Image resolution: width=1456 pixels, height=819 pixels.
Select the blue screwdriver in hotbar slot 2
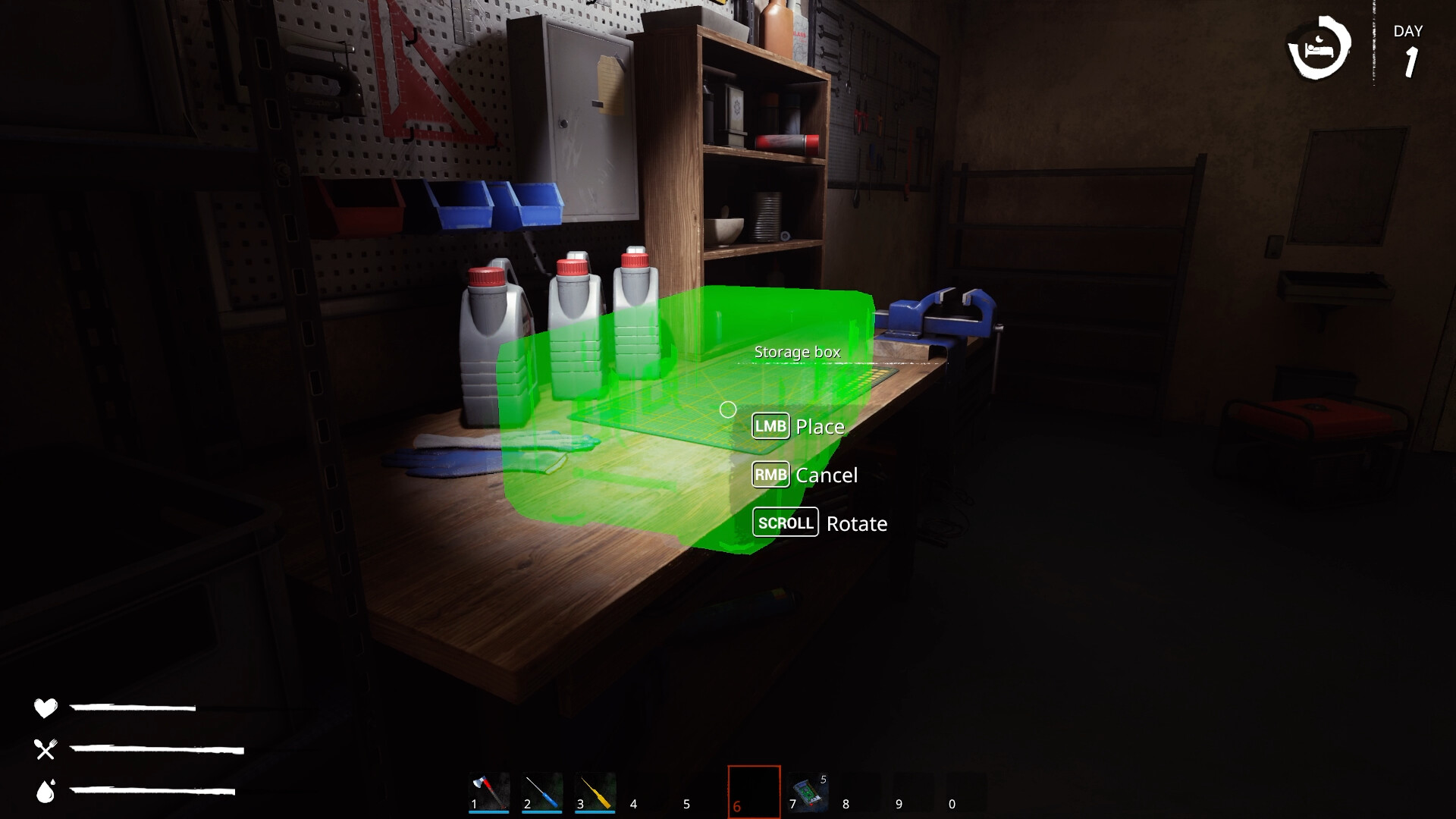point(542,789)
